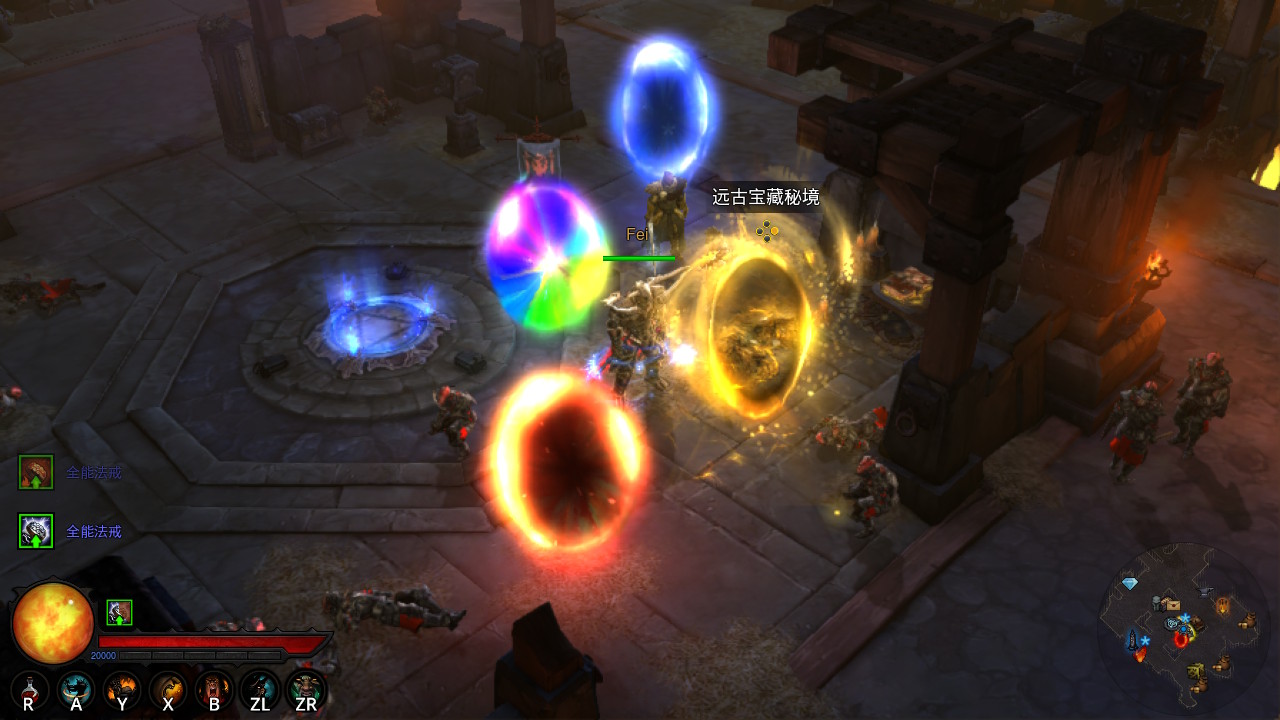Activate the green horned ancient skill icon
The width and height of the screenshot is (1280, 720).
[306, 688]
